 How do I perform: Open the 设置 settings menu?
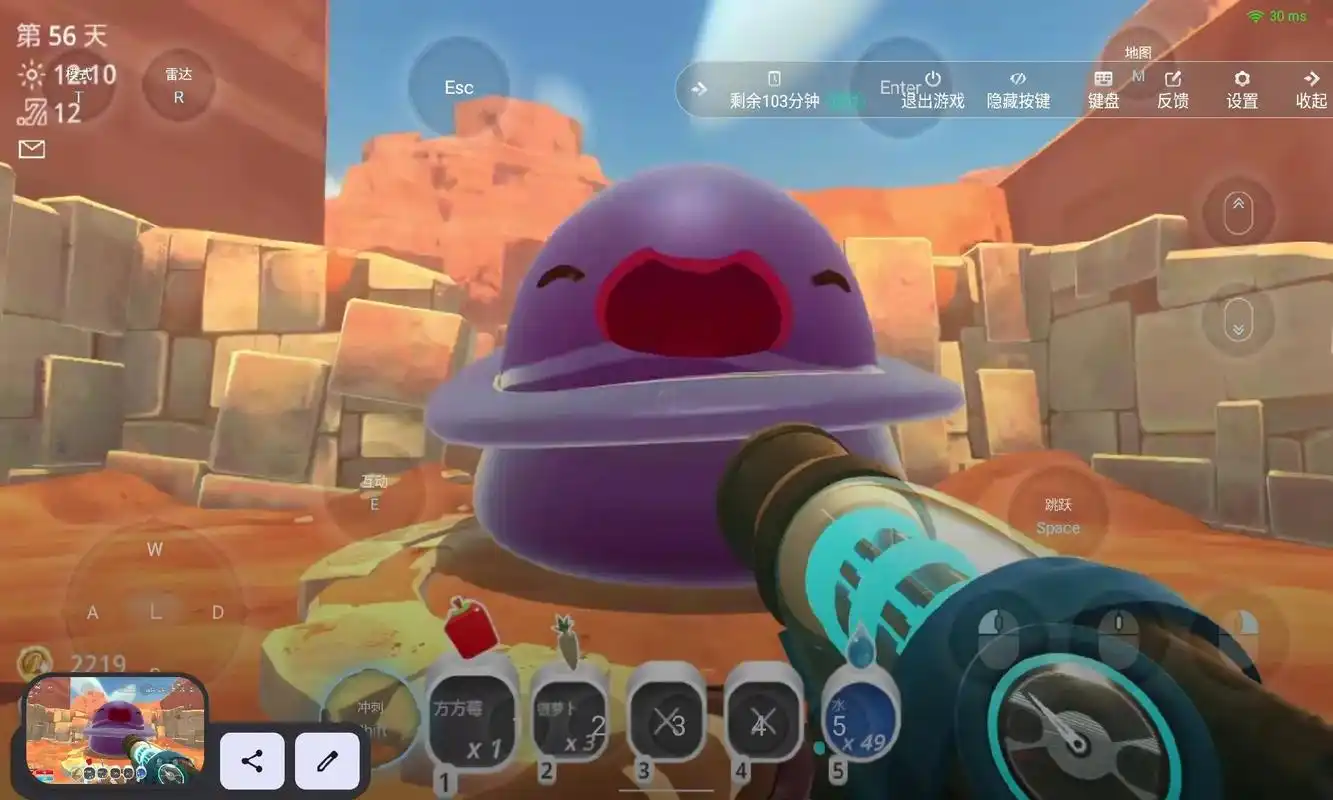coord(1242,90)
